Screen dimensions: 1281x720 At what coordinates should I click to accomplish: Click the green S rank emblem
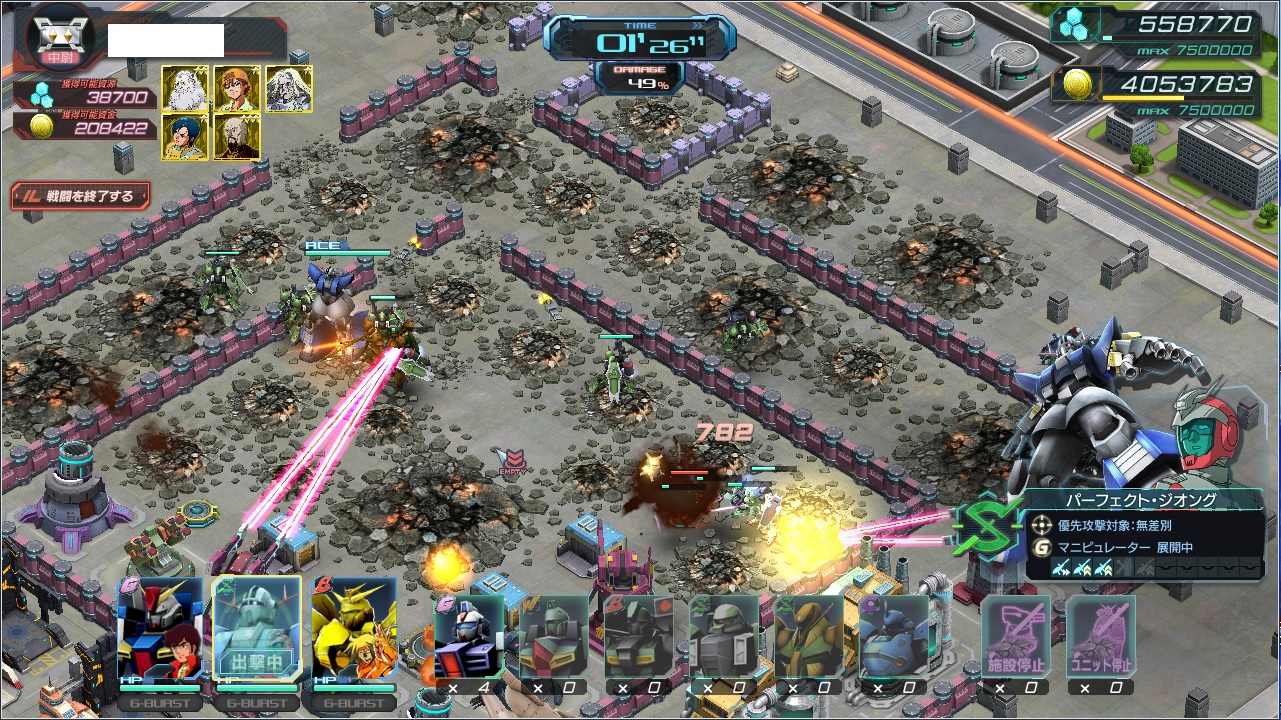point(985,525)
